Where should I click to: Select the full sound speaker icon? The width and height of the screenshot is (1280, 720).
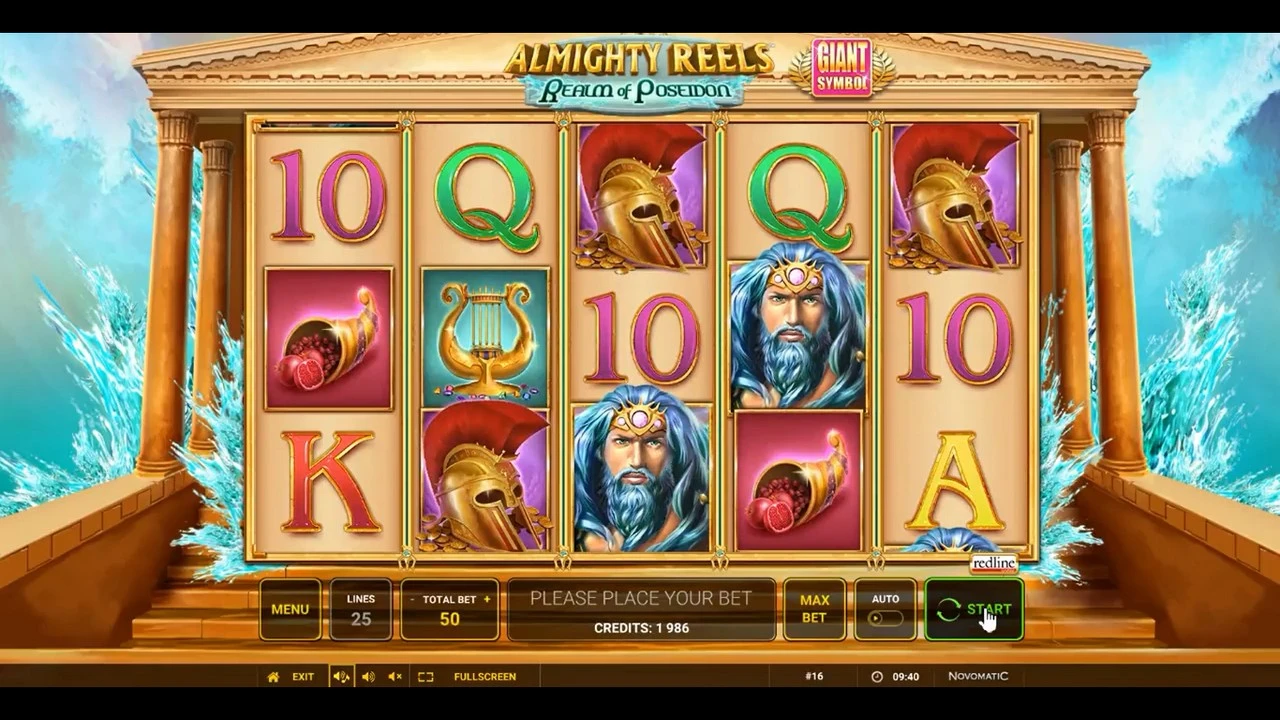point(341,677)
